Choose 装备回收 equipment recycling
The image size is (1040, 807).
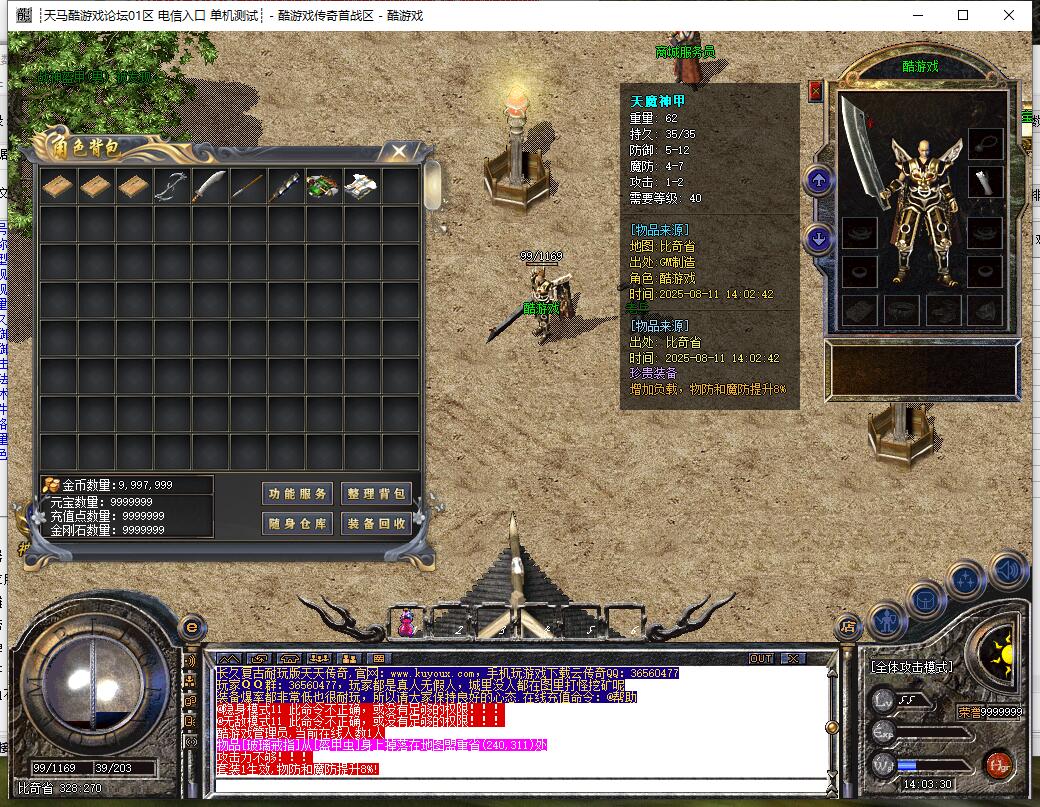(x=376, y=523)
